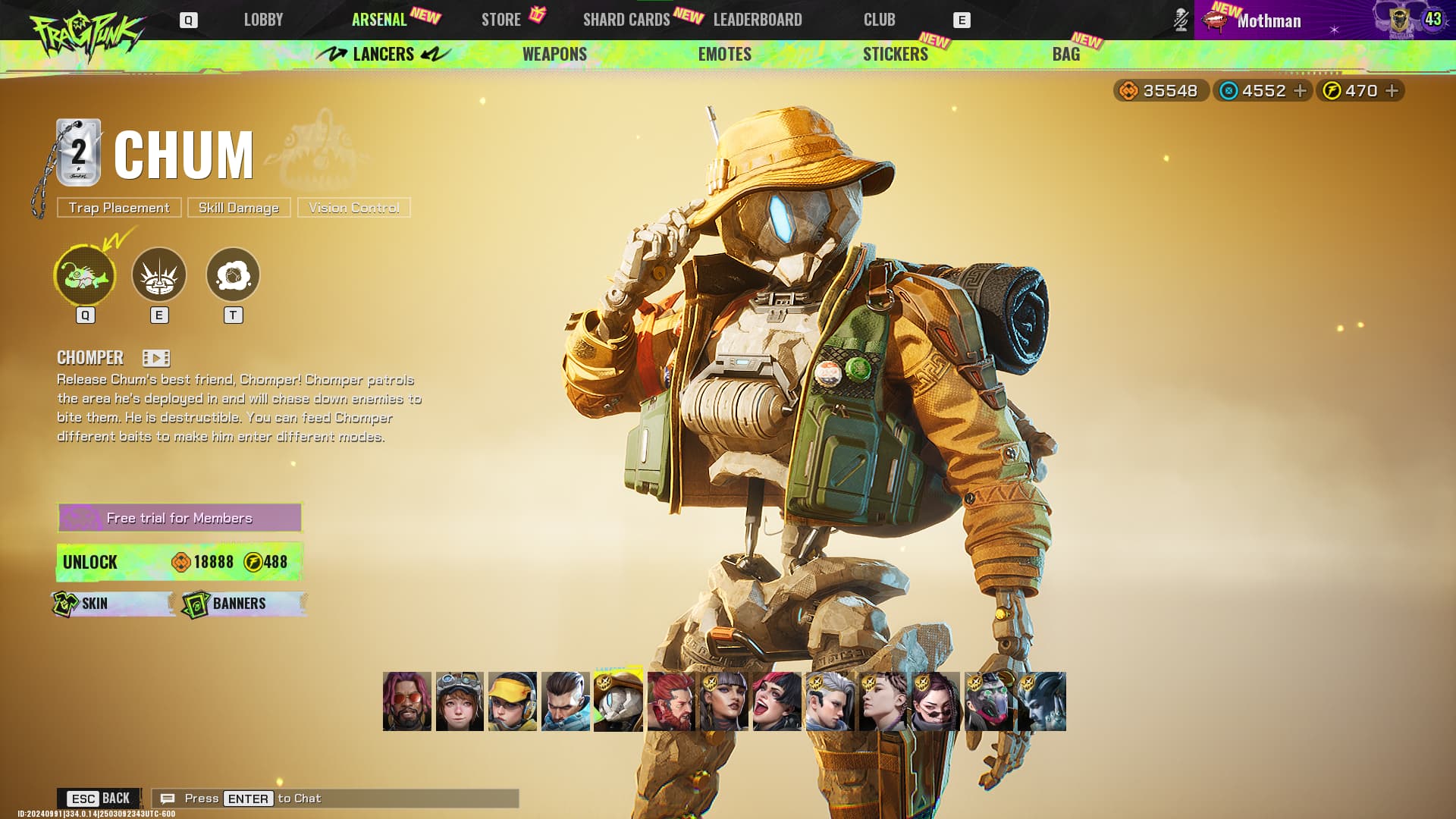Click Free trial for Members banner
This screenshot has width=1456, height=819.
[x=180, y=518]
